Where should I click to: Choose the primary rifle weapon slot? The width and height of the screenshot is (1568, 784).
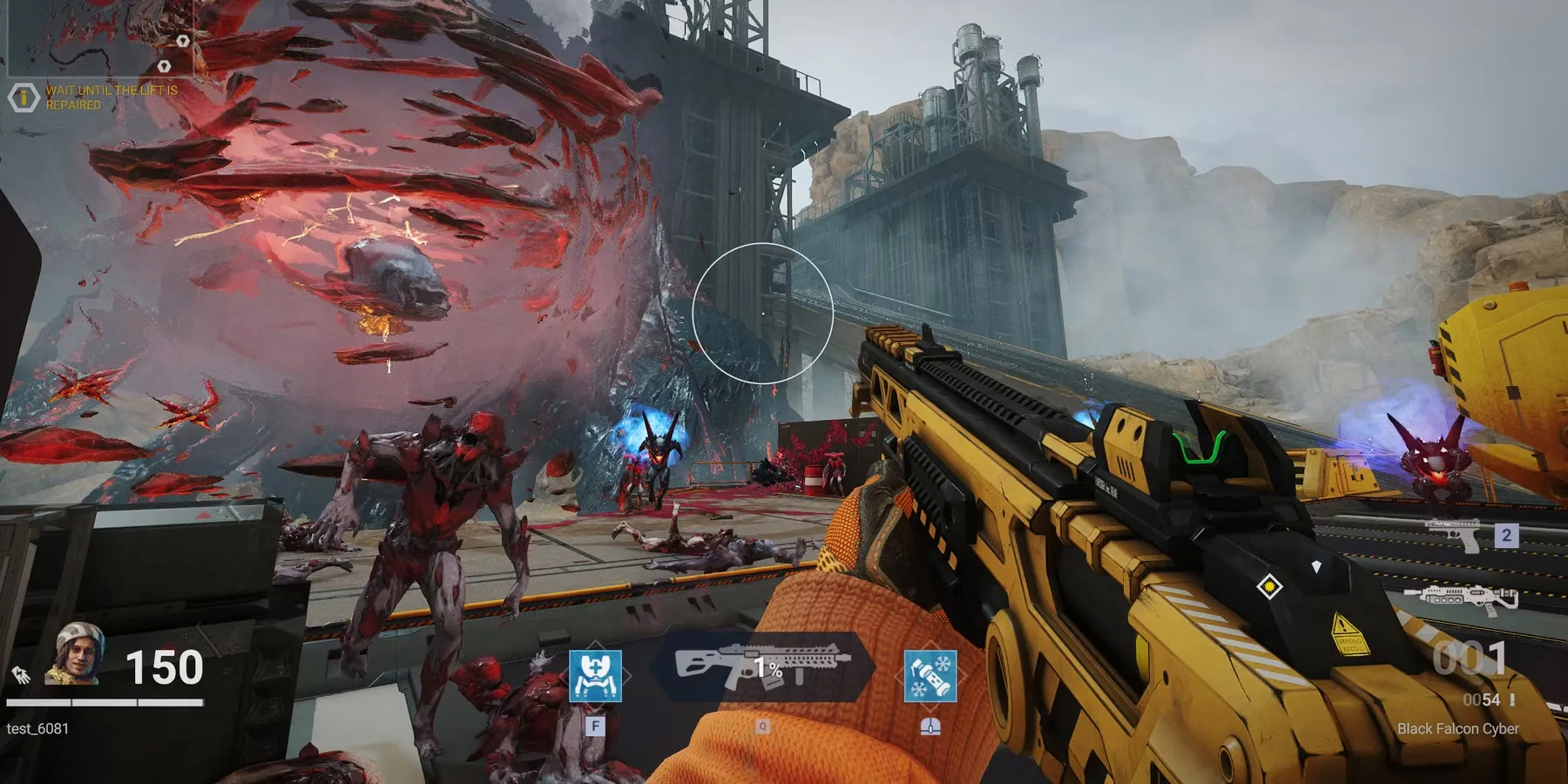point(1462,598)
